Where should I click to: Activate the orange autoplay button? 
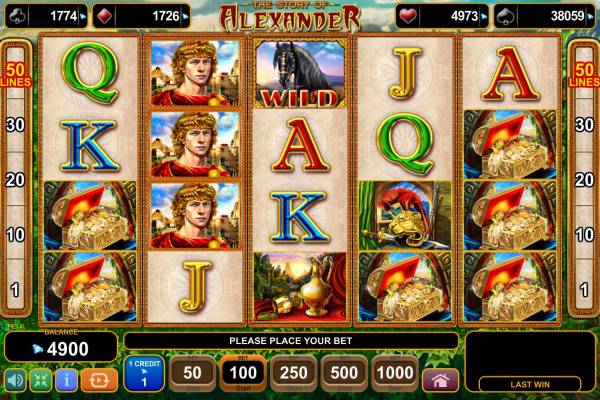99,380
